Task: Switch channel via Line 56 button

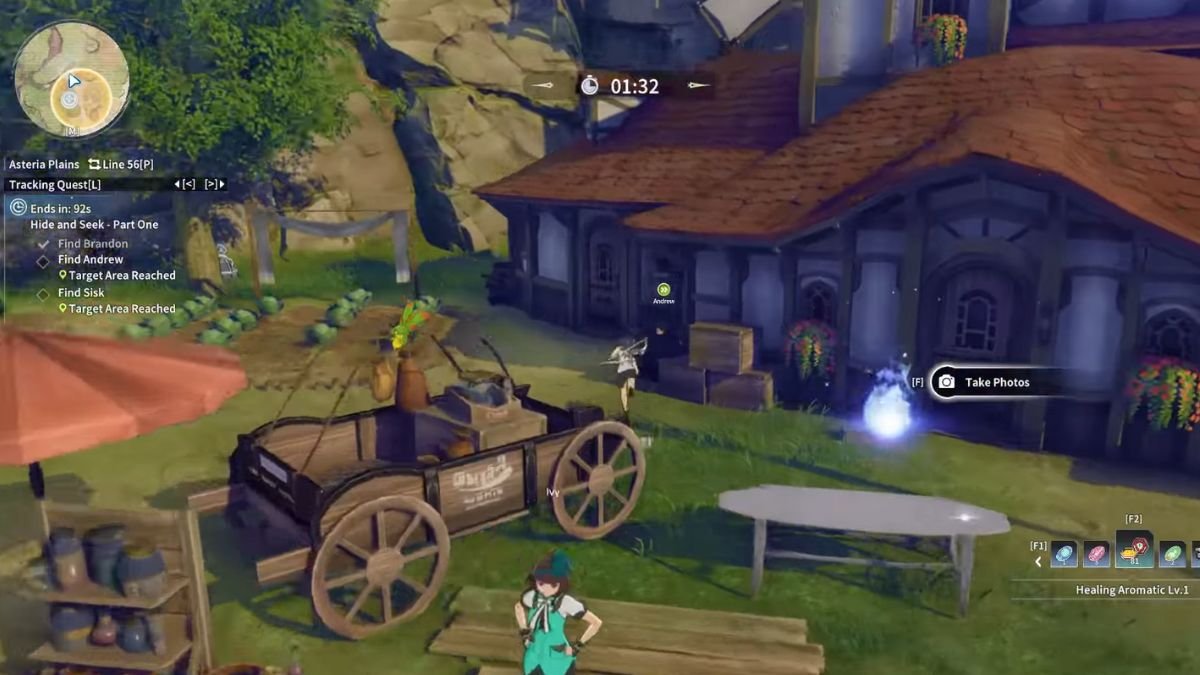Action: pos(121,164)
